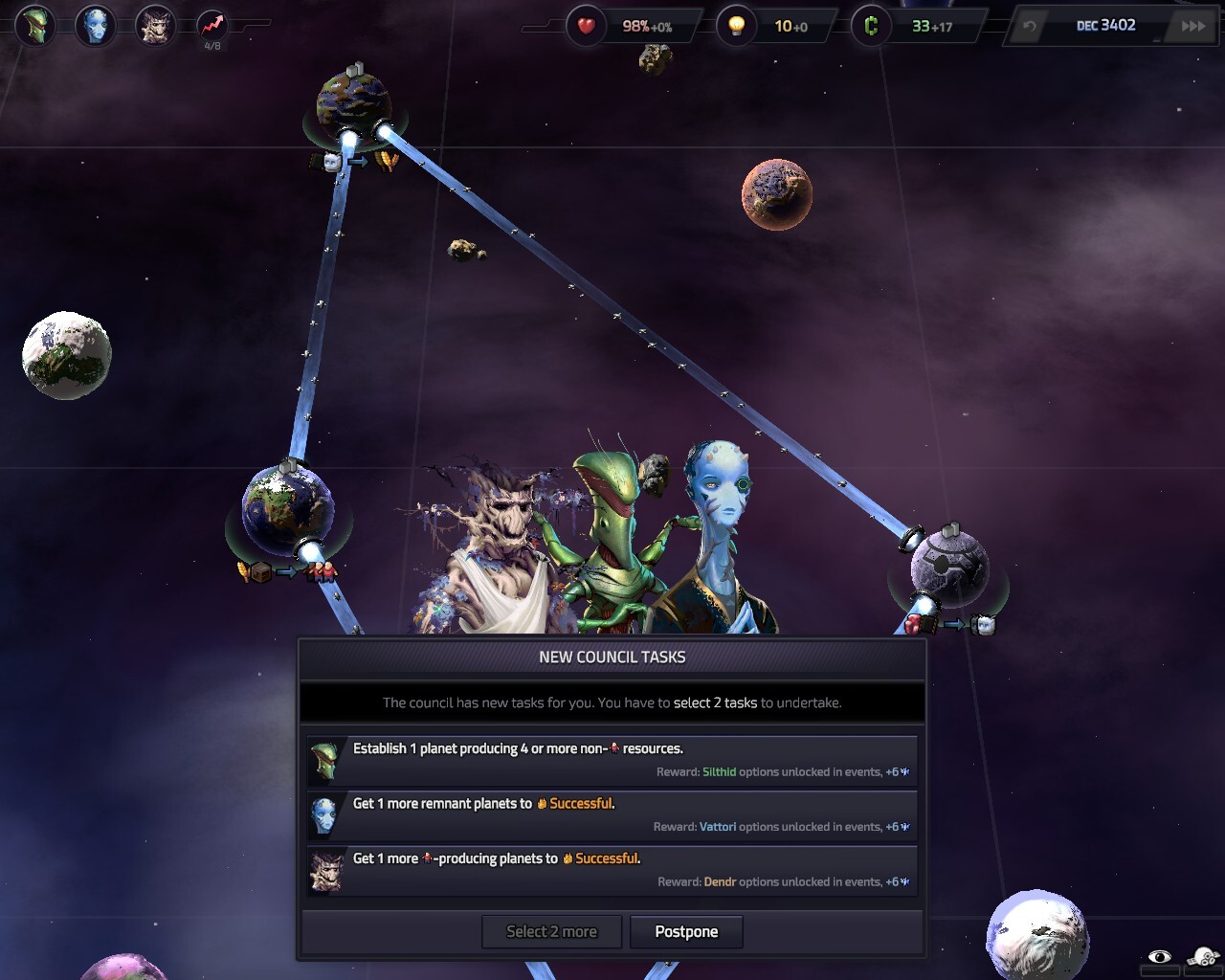Toggle the eye visibility overlay icon
The height and width of the screenshot is (980, 1225).
click(1159, 957)
